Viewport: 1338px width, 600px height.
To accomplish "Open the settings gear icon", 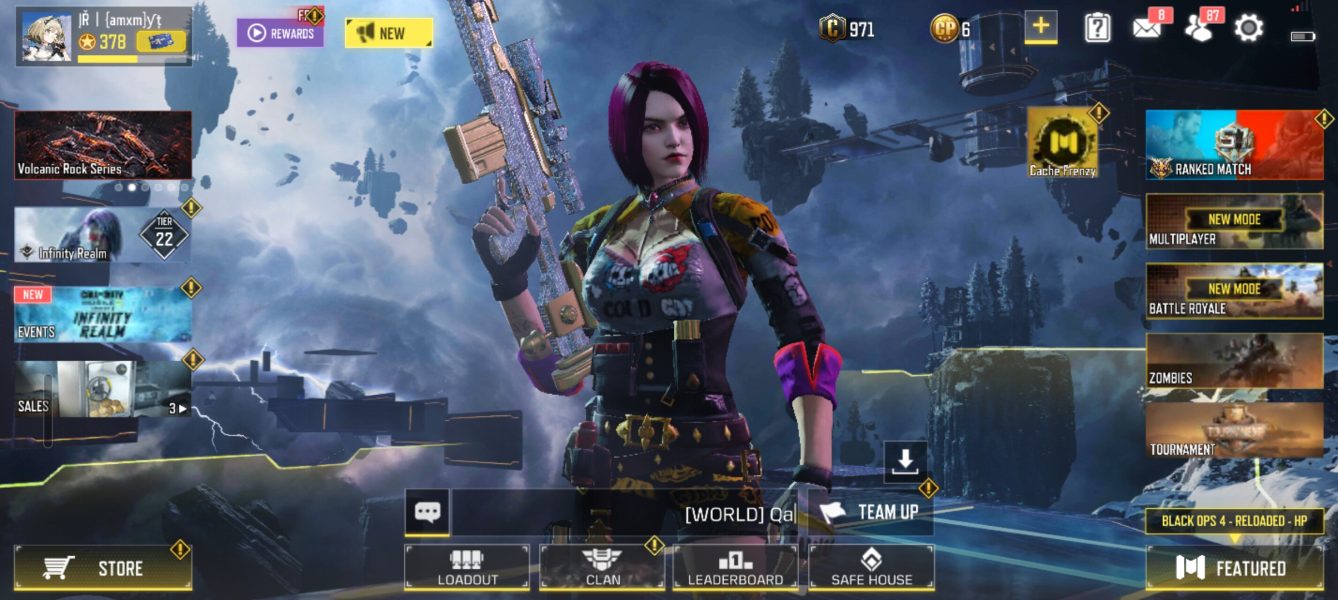I will point(1249,28).
